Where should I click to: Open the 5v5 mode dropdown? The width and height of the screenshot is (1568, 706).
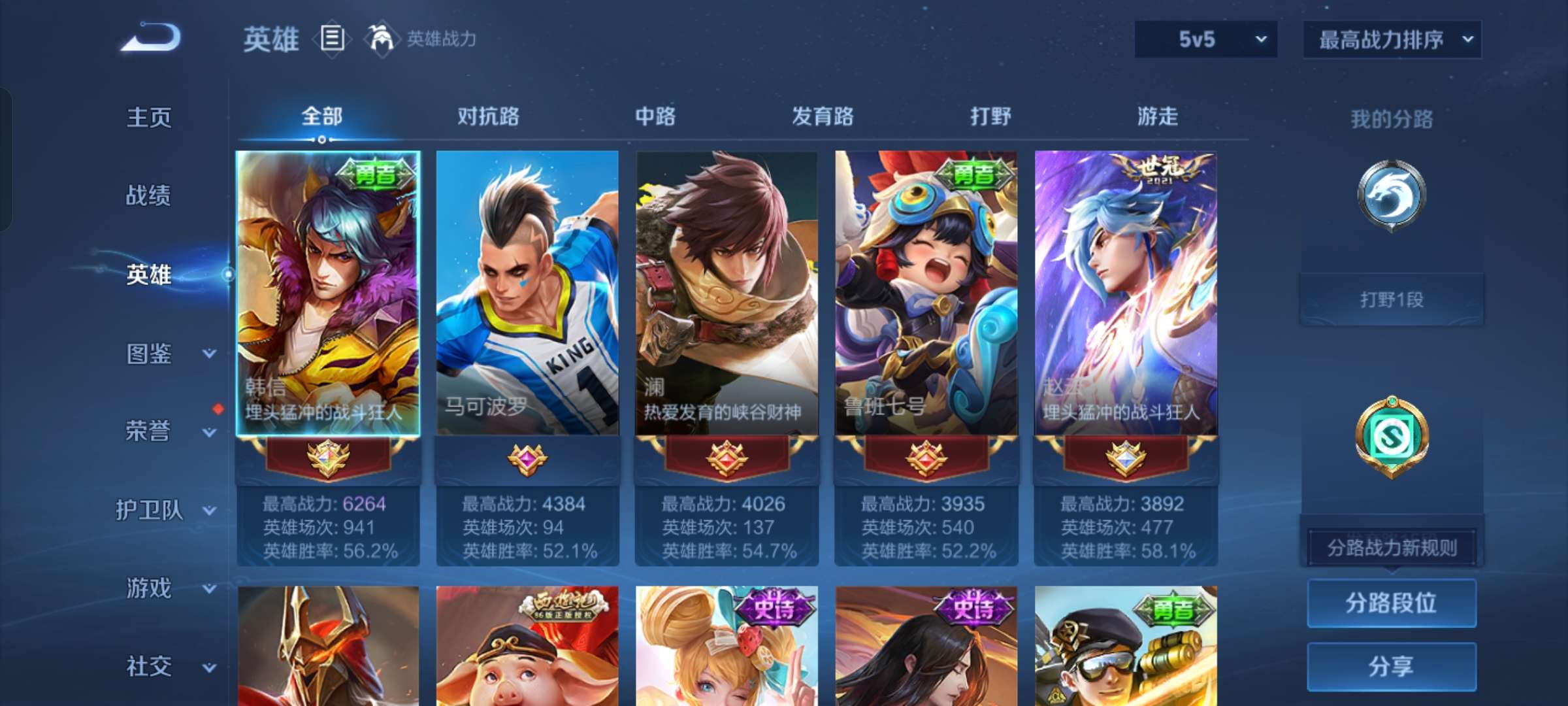[1204, 39]
